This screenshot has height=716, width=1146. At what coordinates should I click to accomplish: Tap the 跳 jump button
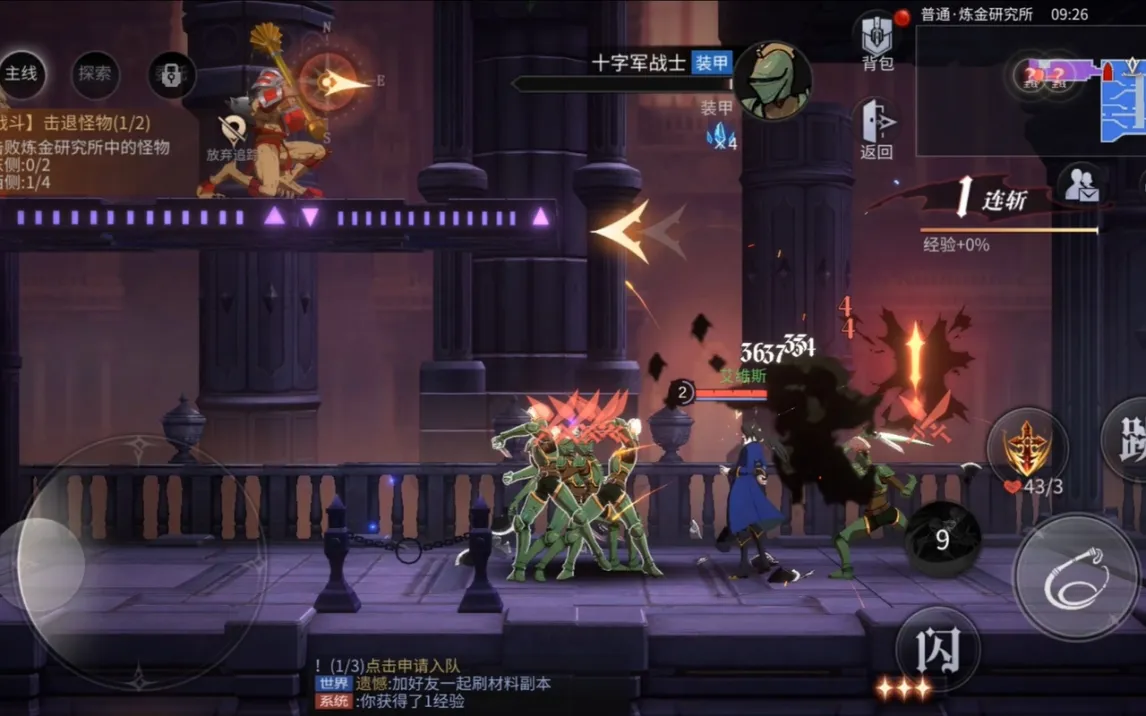pyautogui.click(x=1128, y=438)
